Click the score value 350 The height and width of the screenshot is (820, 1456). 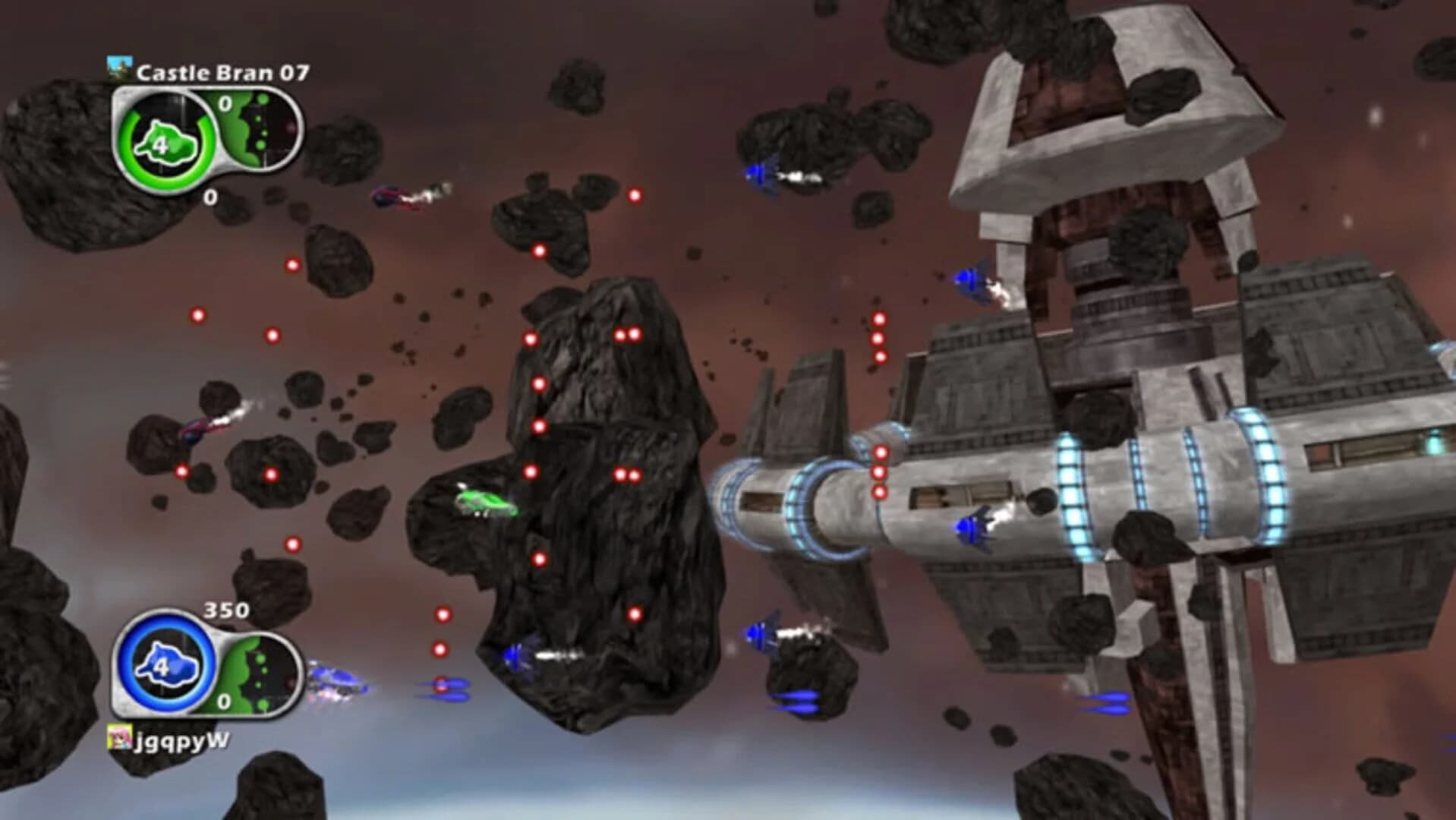(226, 610)
